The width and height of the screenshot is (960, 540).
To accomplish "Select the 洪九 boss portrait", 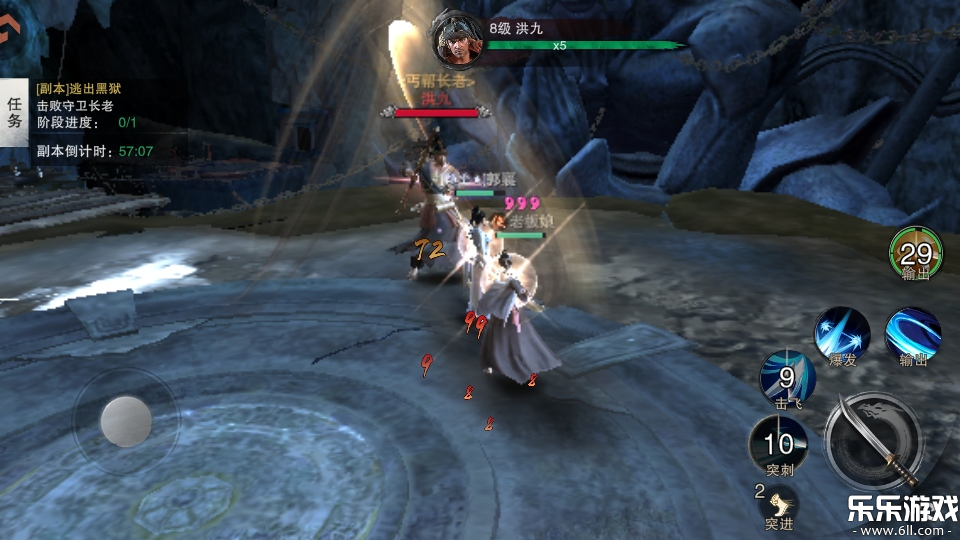I will pyautogui.click(x=456, y=39).
